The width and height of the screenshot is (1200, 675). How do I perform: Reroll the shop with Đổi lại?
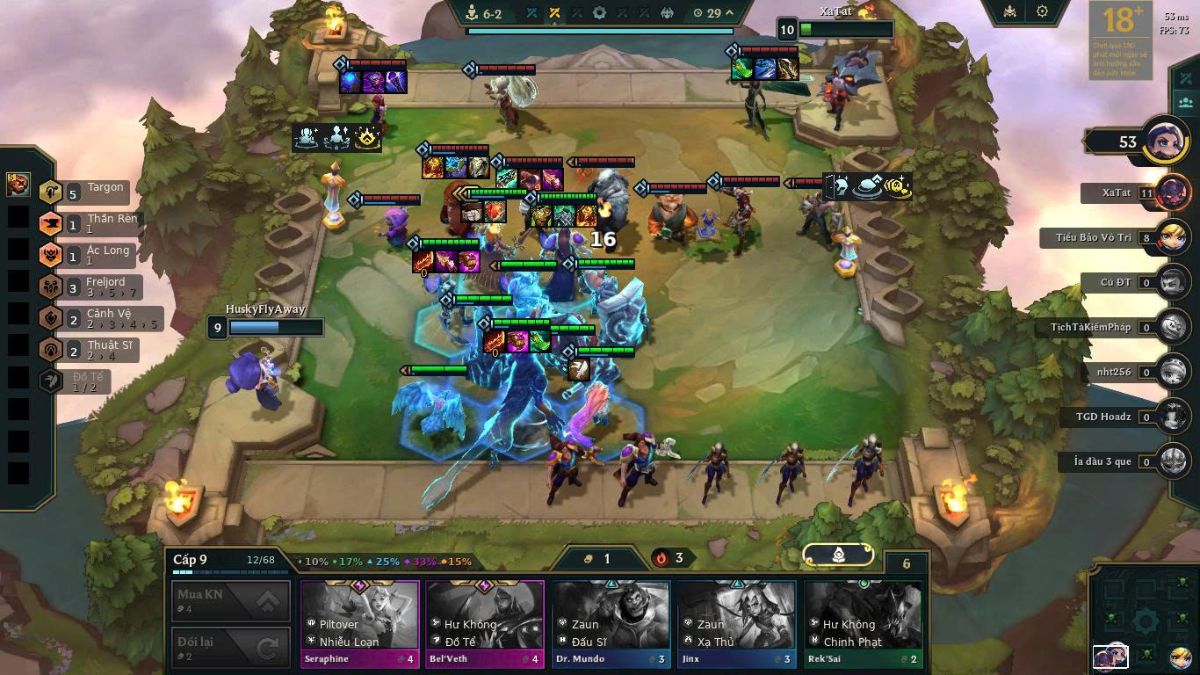pos(231,648)
